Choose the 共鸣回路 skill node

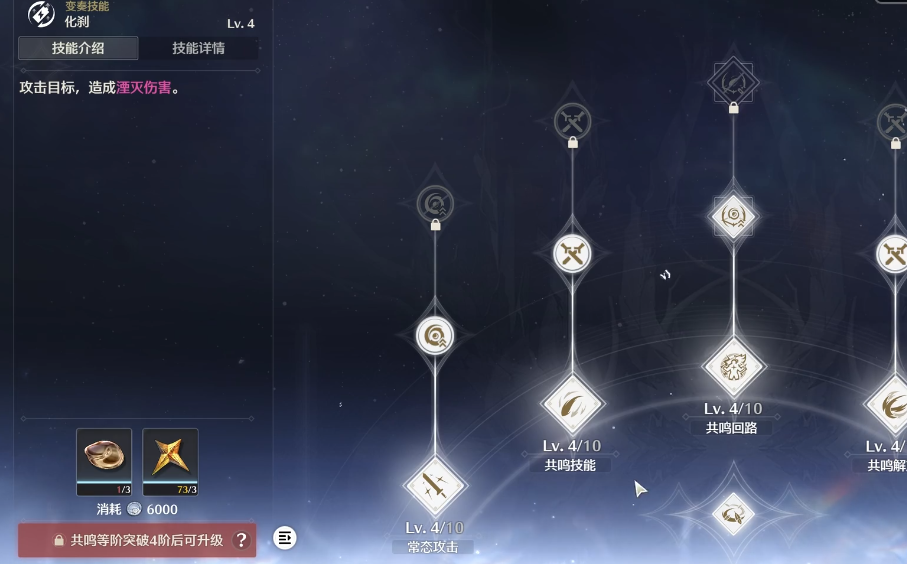[x=734, y=366]
